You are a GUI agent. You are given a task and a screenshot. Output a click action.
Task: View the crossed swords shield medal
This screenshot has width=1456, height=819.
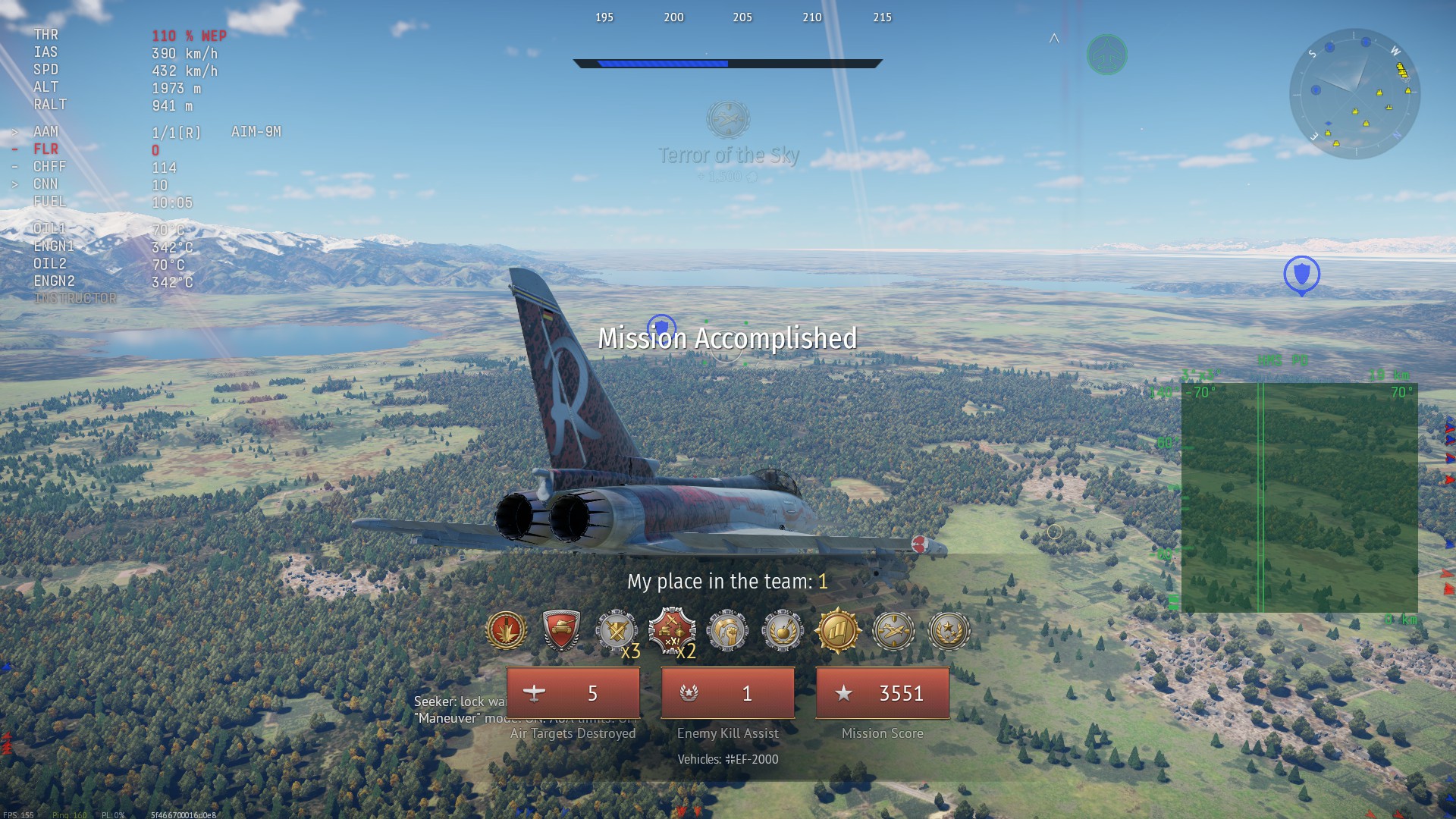pyautogui.click(x=617, y=630)
